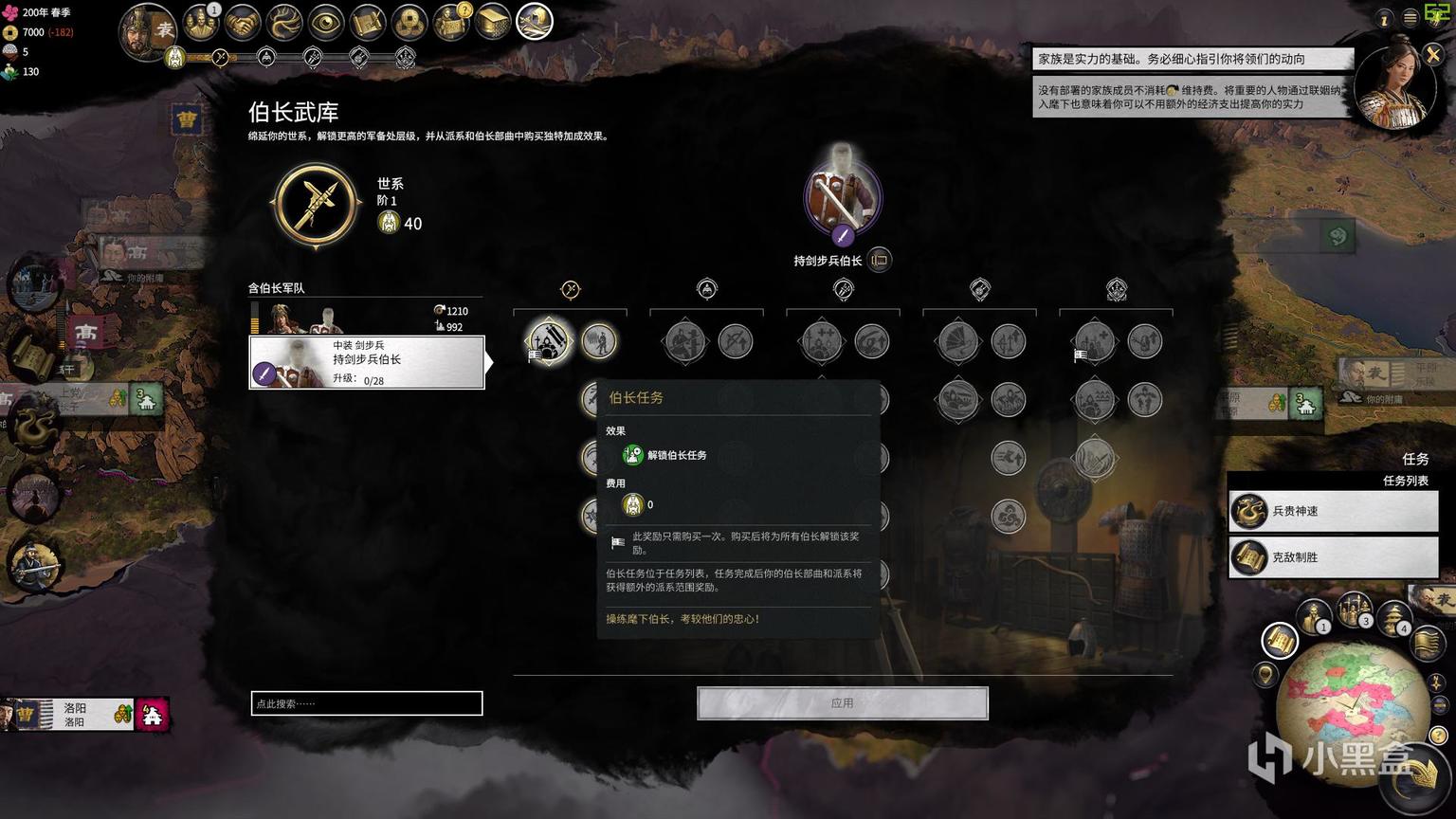The height and width of the screenshot is (819, 1456).
Task: Close the advisor panel with the X
Action: pyautogui.click(x=1432, y=55)
